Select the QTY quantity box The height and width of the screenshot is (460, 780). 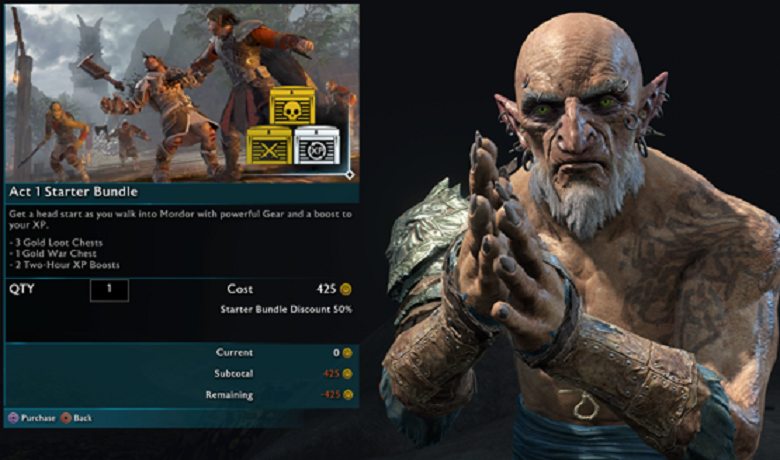pyautogui.click(x=109, y=290)
